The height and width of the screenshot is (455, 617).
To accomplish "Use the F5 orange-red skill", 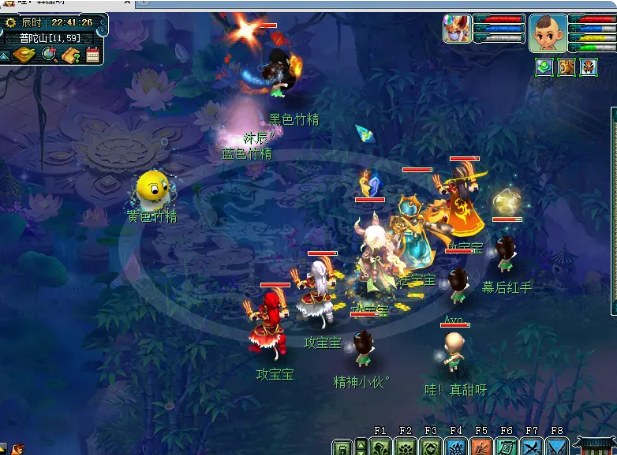I will click(x=481, y=446).
